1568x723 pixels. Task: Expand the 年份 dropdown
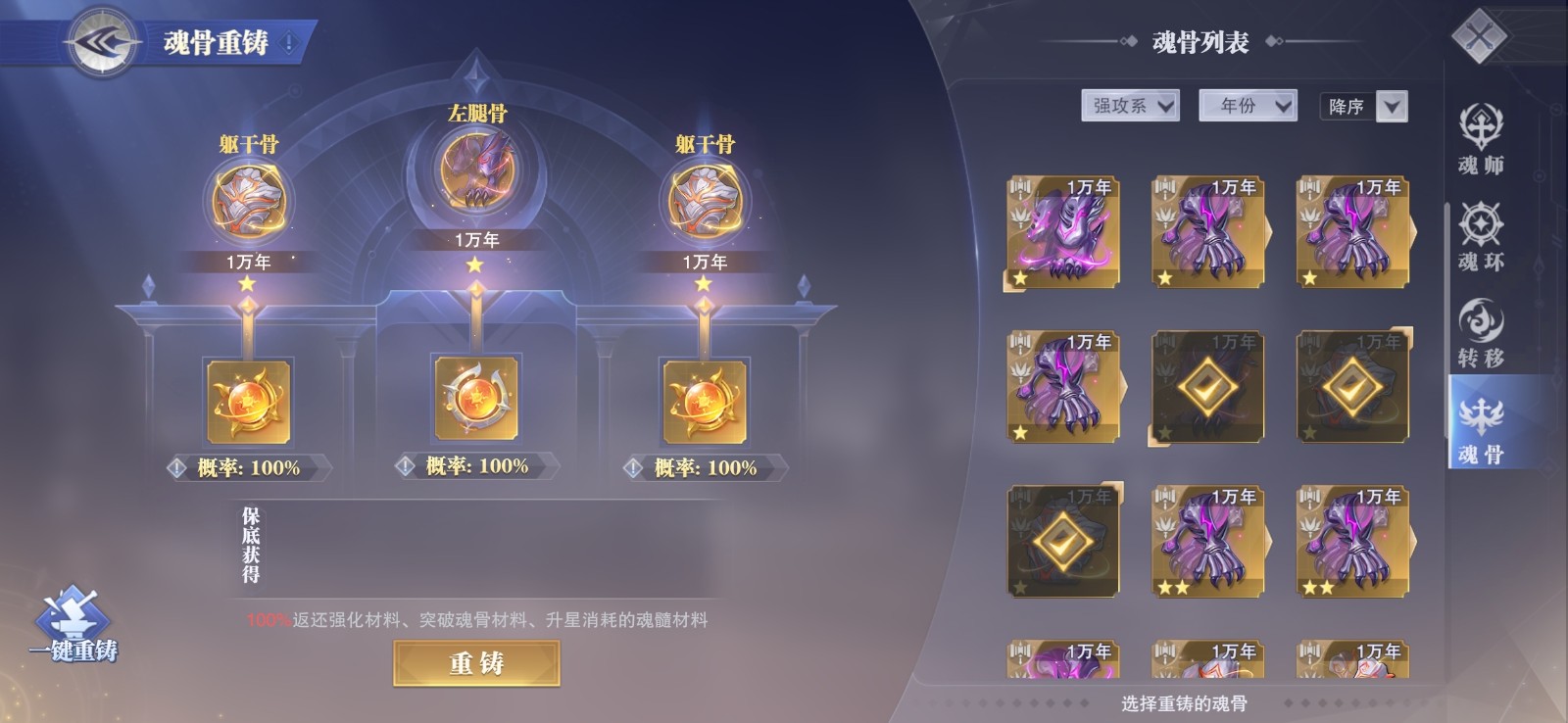click(1246, 104)
